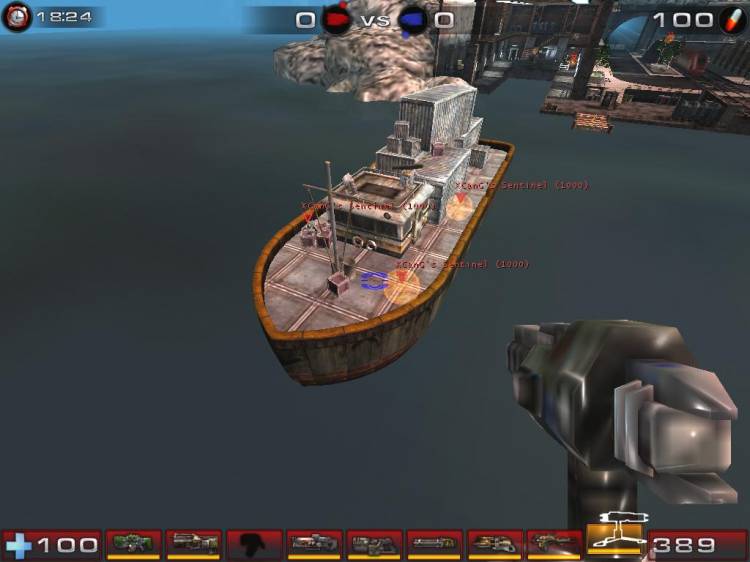The image size is (750, 562).
Task: Select the green weapon in the weapon bar
Action: (133, 544)
